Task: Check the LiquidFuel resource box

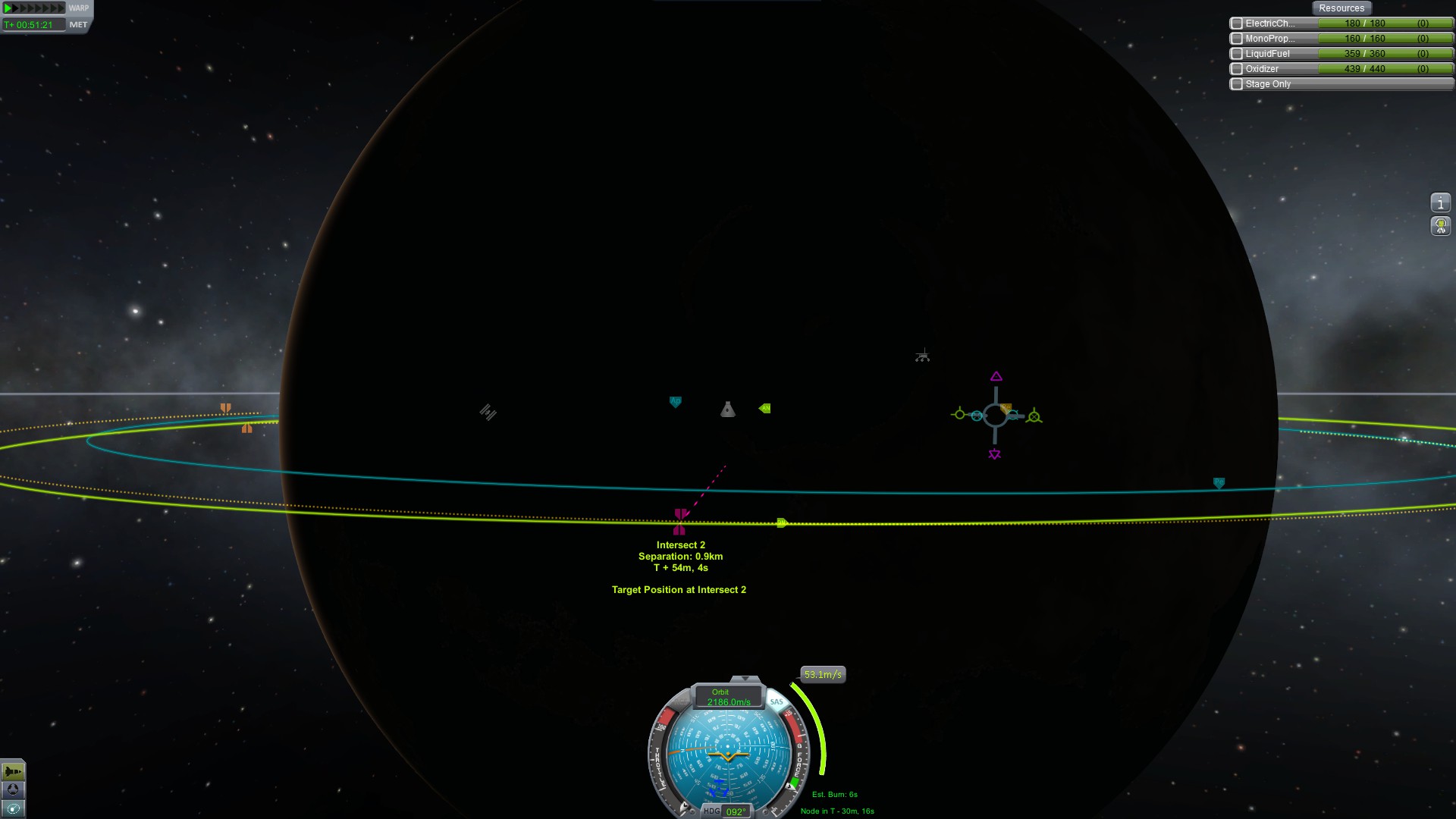Action: pyautogui.click(x=1237, y=54)
